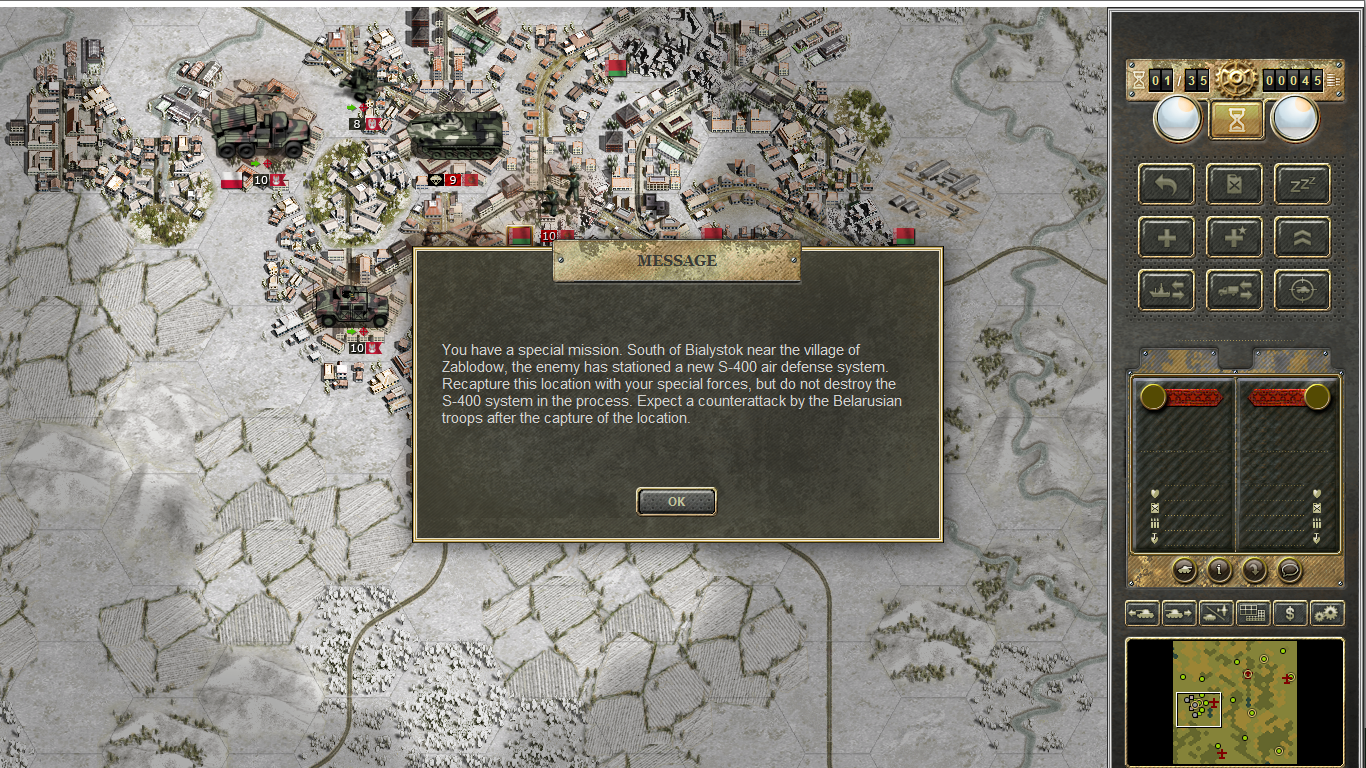Open the dollar sign purchase screen
Viewport: 1366px width, 768px height.
tap(1290, 613)
